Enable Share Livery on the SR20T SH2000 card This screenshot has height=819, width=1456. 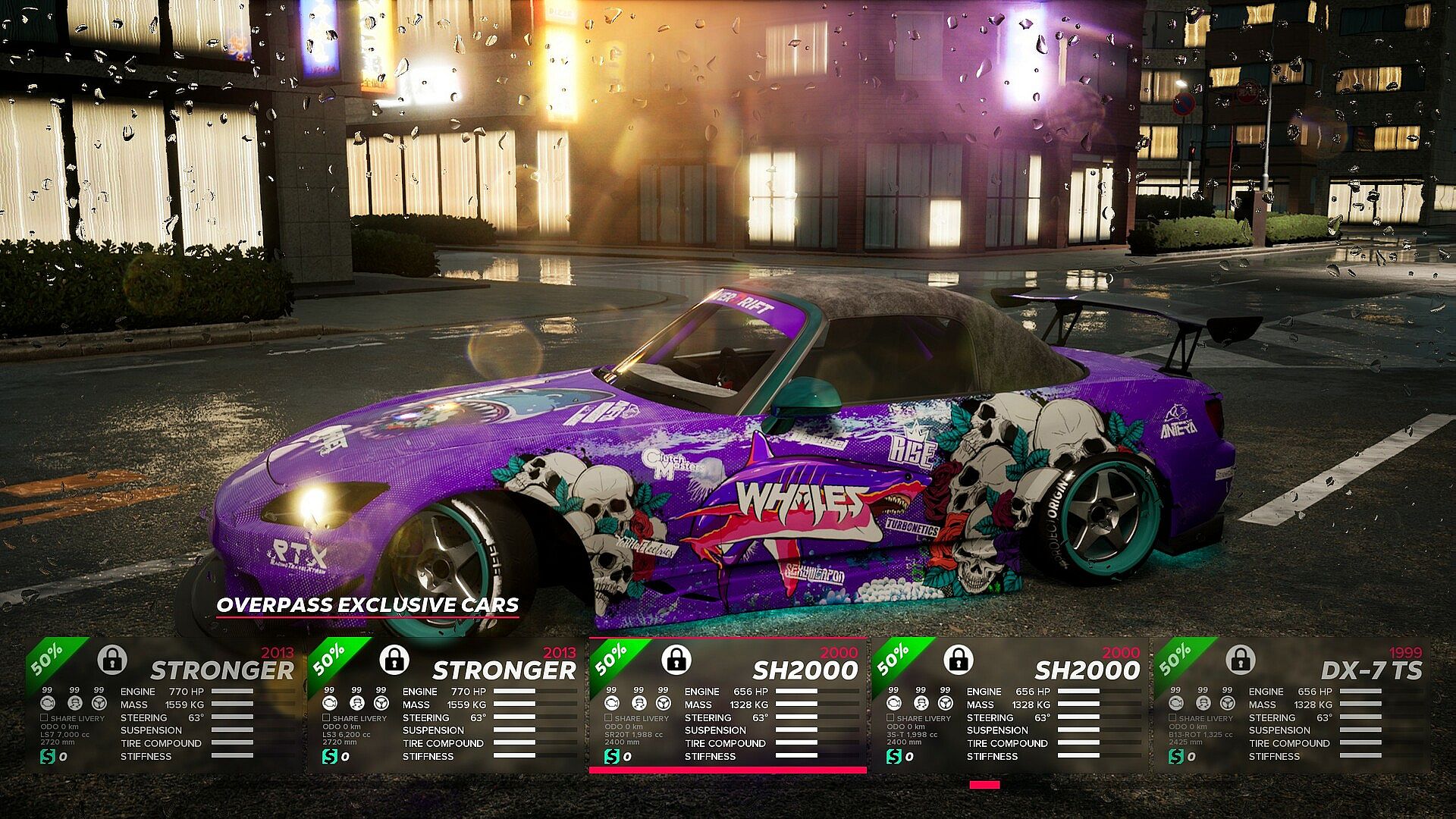608,717
